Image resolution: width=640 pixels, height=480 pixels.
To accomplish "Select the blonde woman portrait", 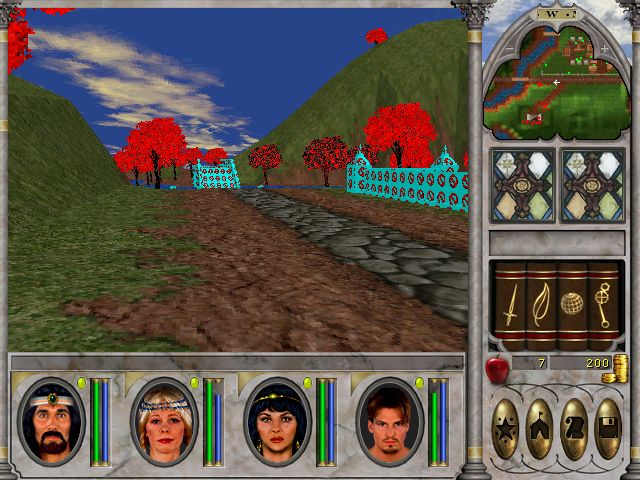I will [x=164, y=422].
